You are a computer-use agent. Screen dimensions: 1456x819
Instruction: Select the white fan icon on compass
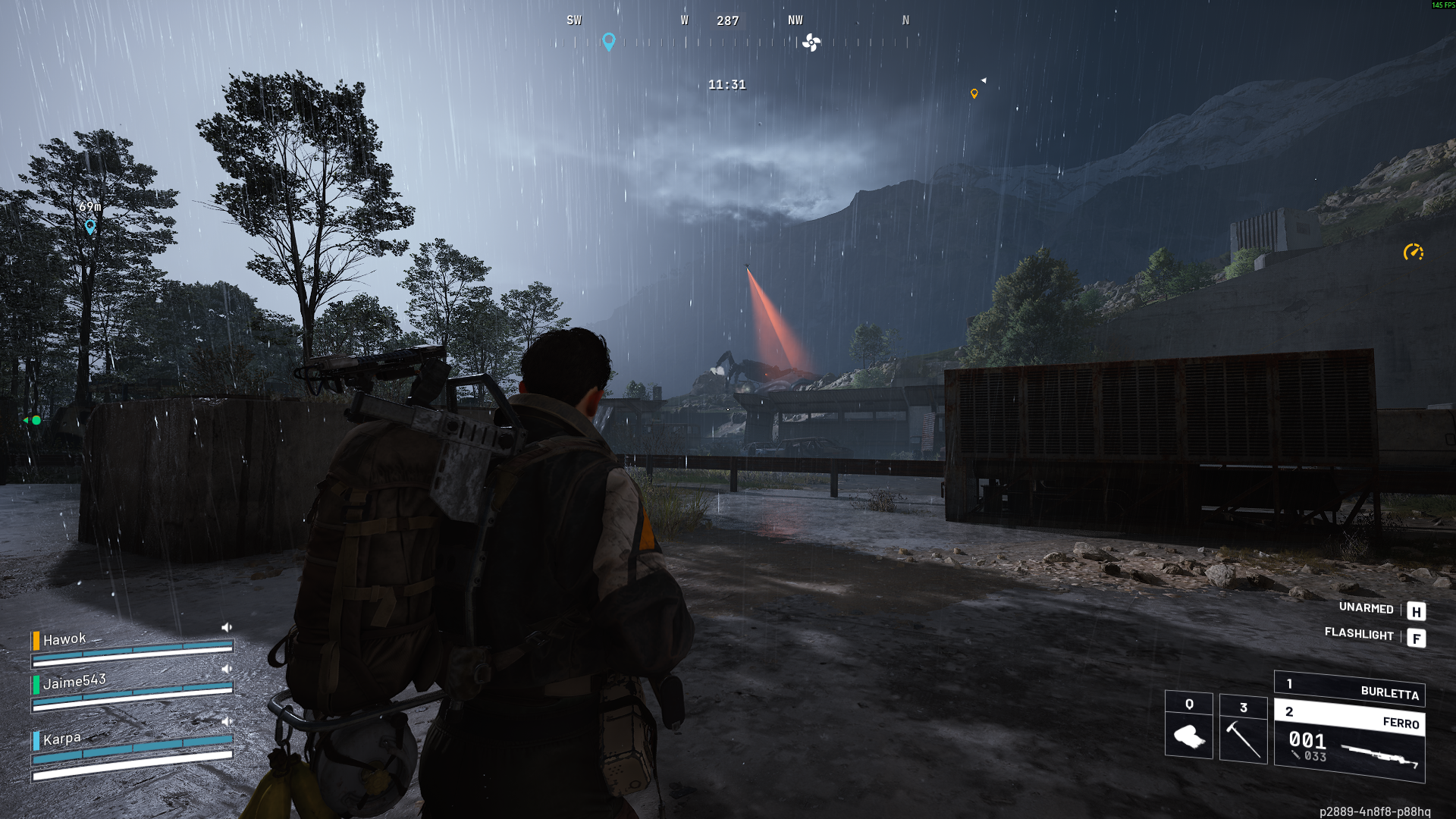click(811, 42)
